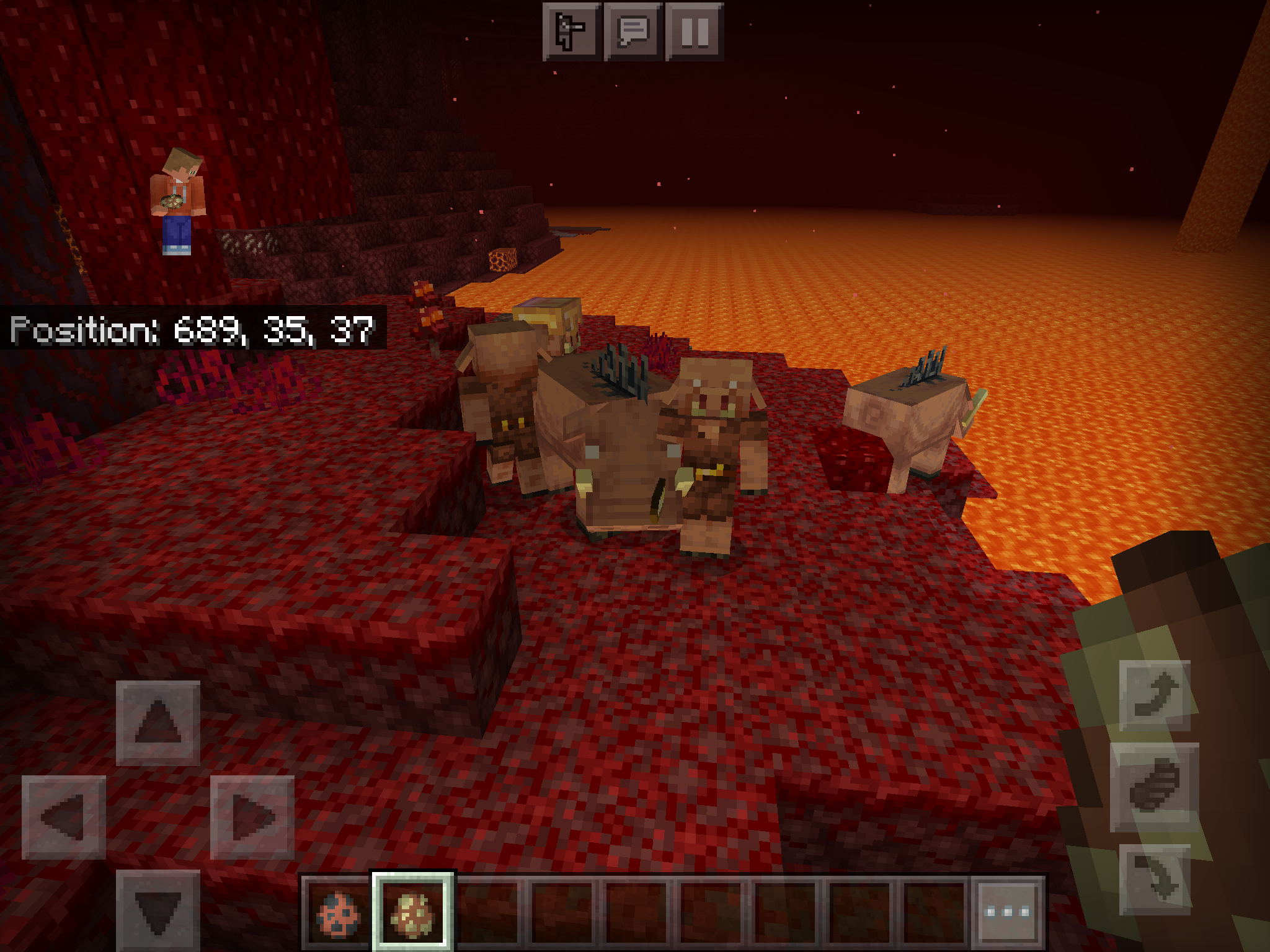Open the chat speech bubble
Screen dimensions: 1270x952
633,31
